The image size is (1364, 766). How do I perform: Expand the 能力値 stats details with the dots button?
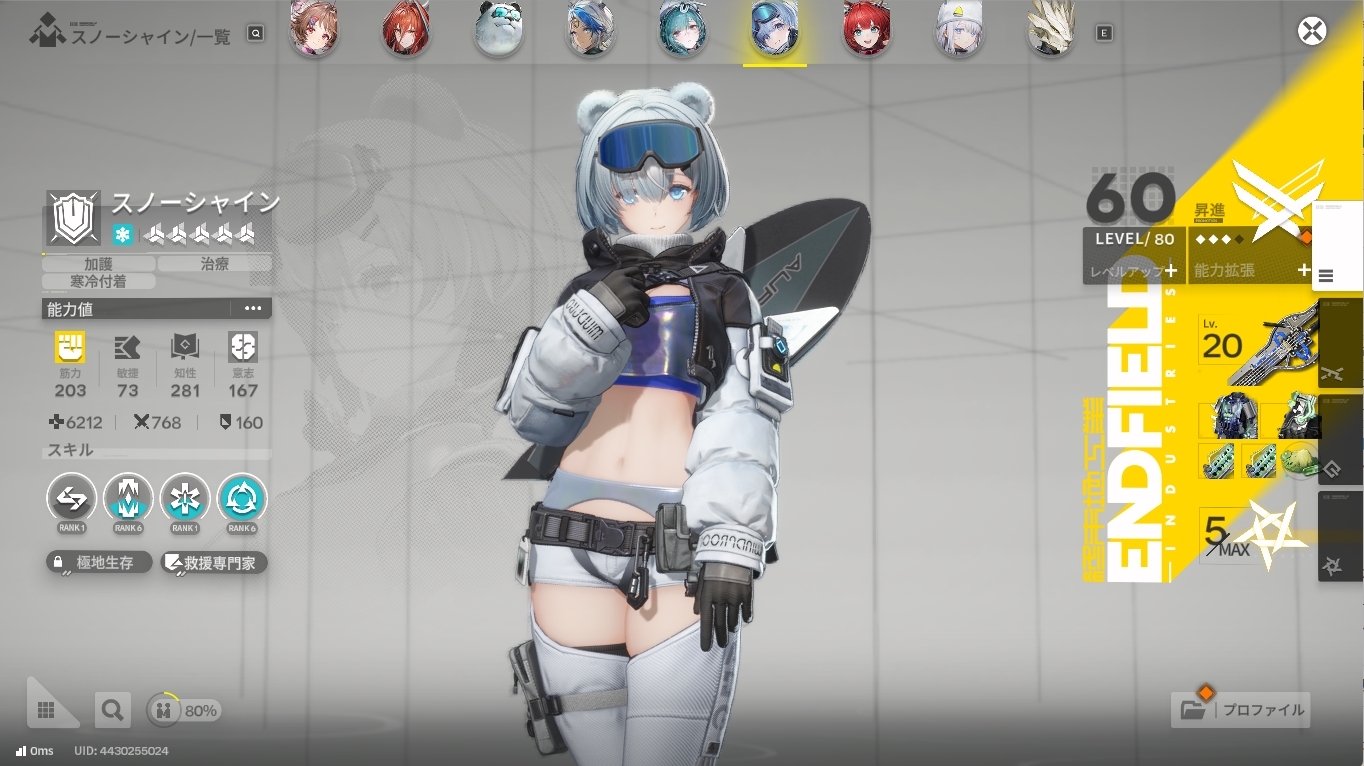point(253,309)
